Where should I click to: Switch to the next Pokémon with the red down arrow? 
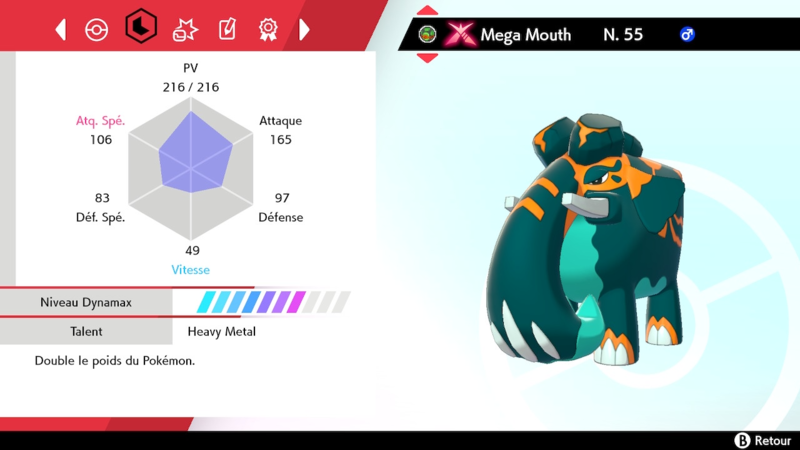point(427,57)
